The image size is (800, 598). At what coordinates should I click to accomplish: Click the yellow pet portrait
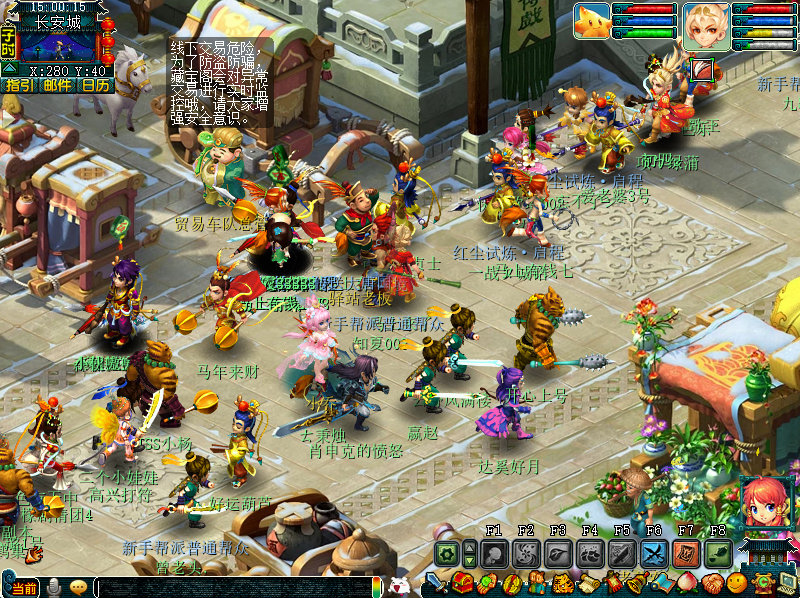(x=592, y=21)
